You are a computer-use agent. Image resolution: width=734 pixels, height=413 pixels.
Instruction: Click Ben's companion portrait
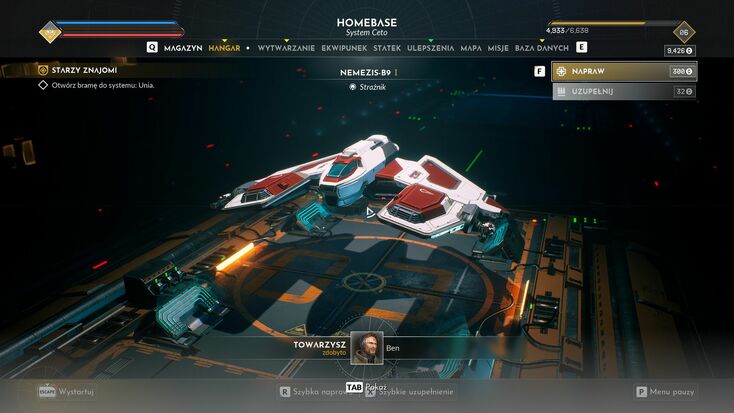pyautogui.click(x=366, y=348)
